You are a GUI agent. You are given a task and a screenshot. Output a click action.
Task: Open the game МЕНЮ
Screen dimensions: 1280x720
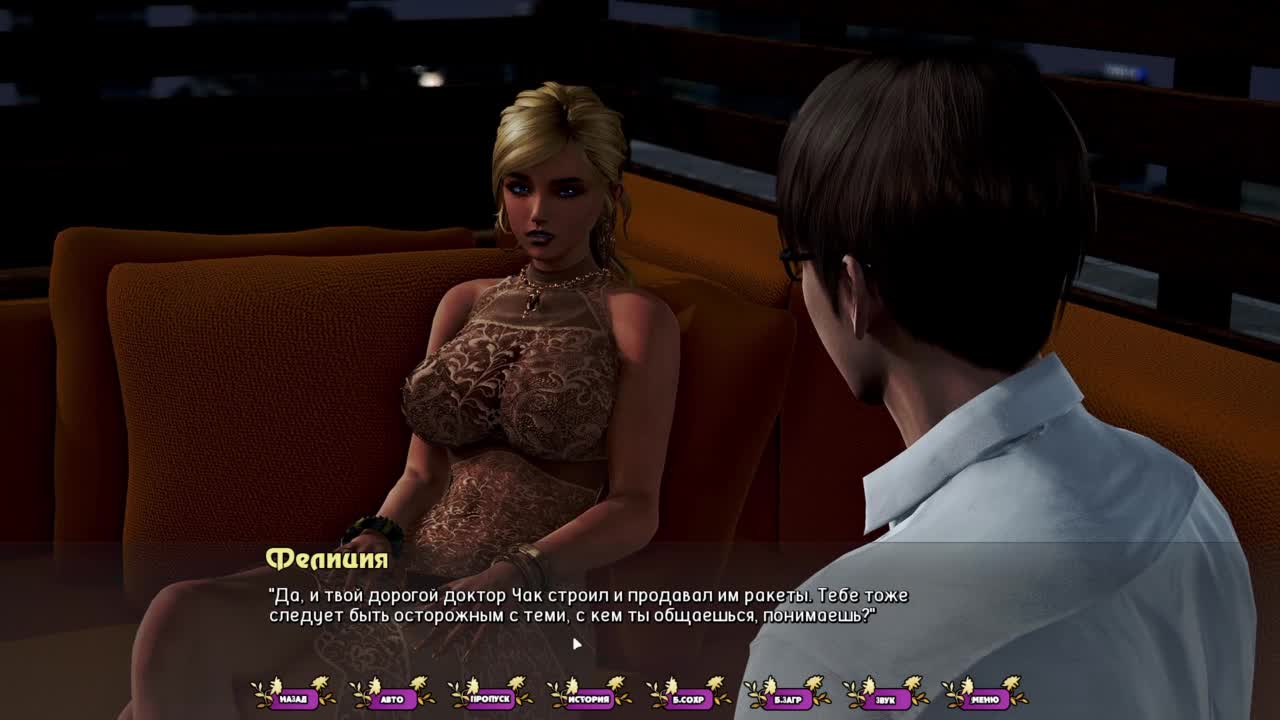984,698
